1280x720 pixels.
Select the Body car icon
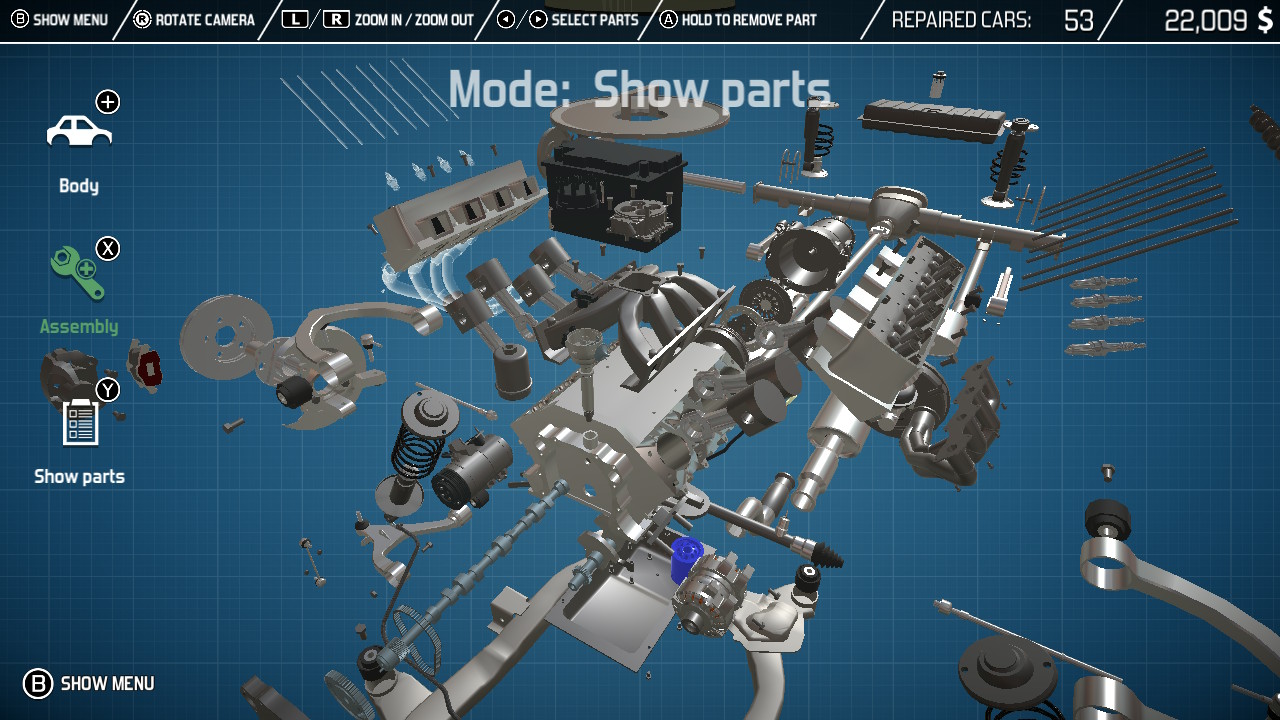pos(78,132)
